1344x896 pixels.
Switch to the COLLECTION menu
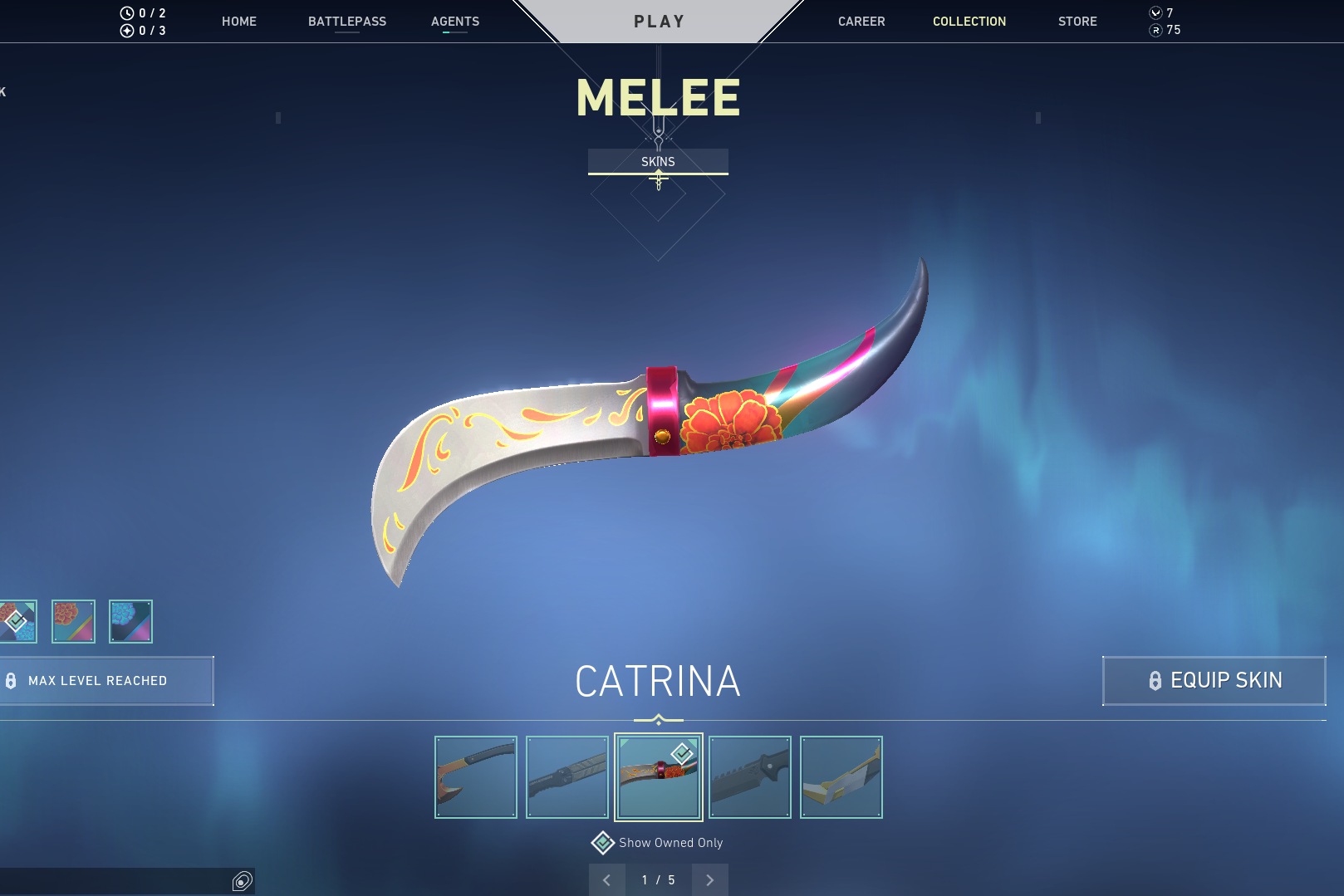969,21
